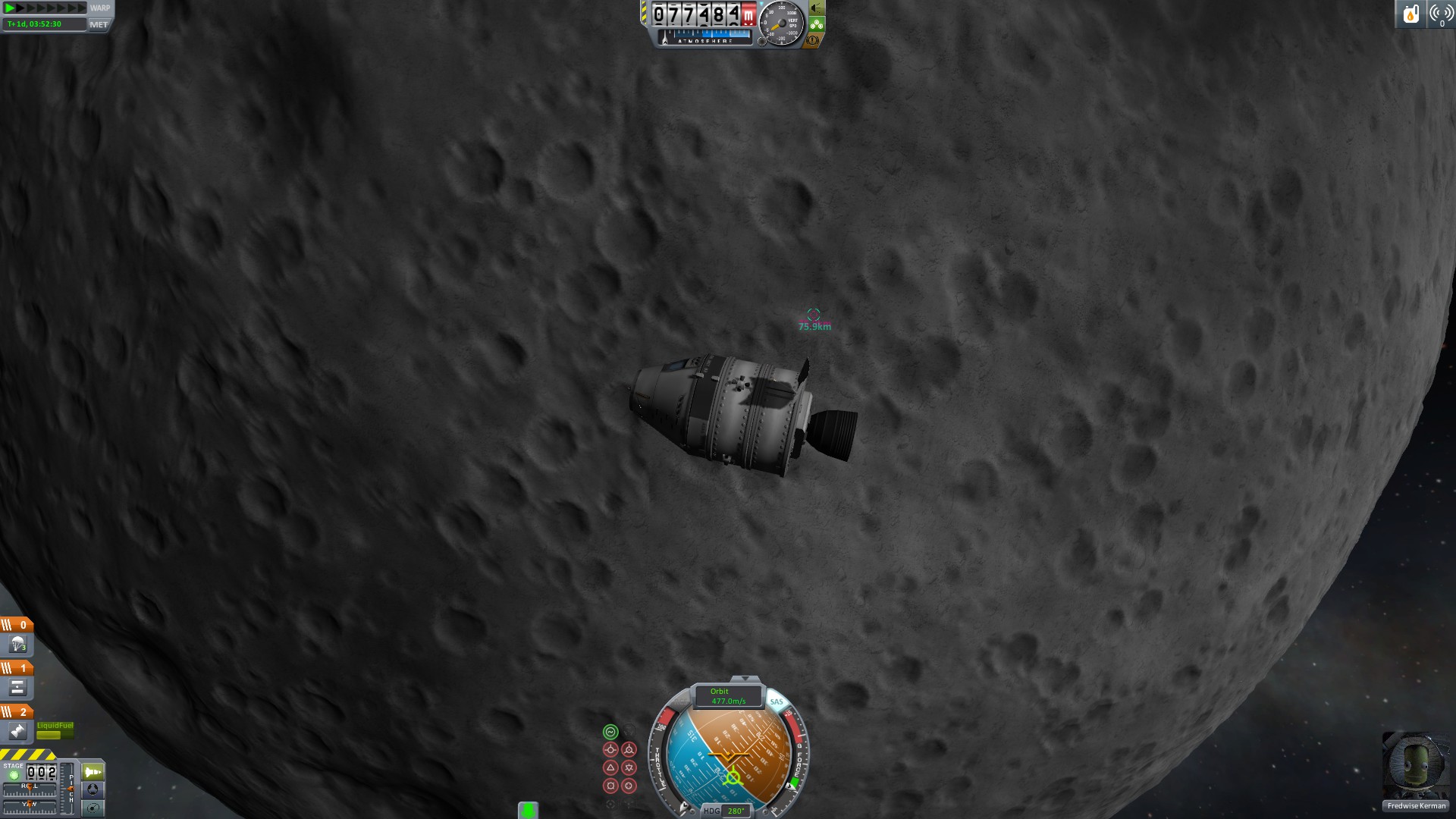Collapse the navball with the top arrow

[745, 679]
